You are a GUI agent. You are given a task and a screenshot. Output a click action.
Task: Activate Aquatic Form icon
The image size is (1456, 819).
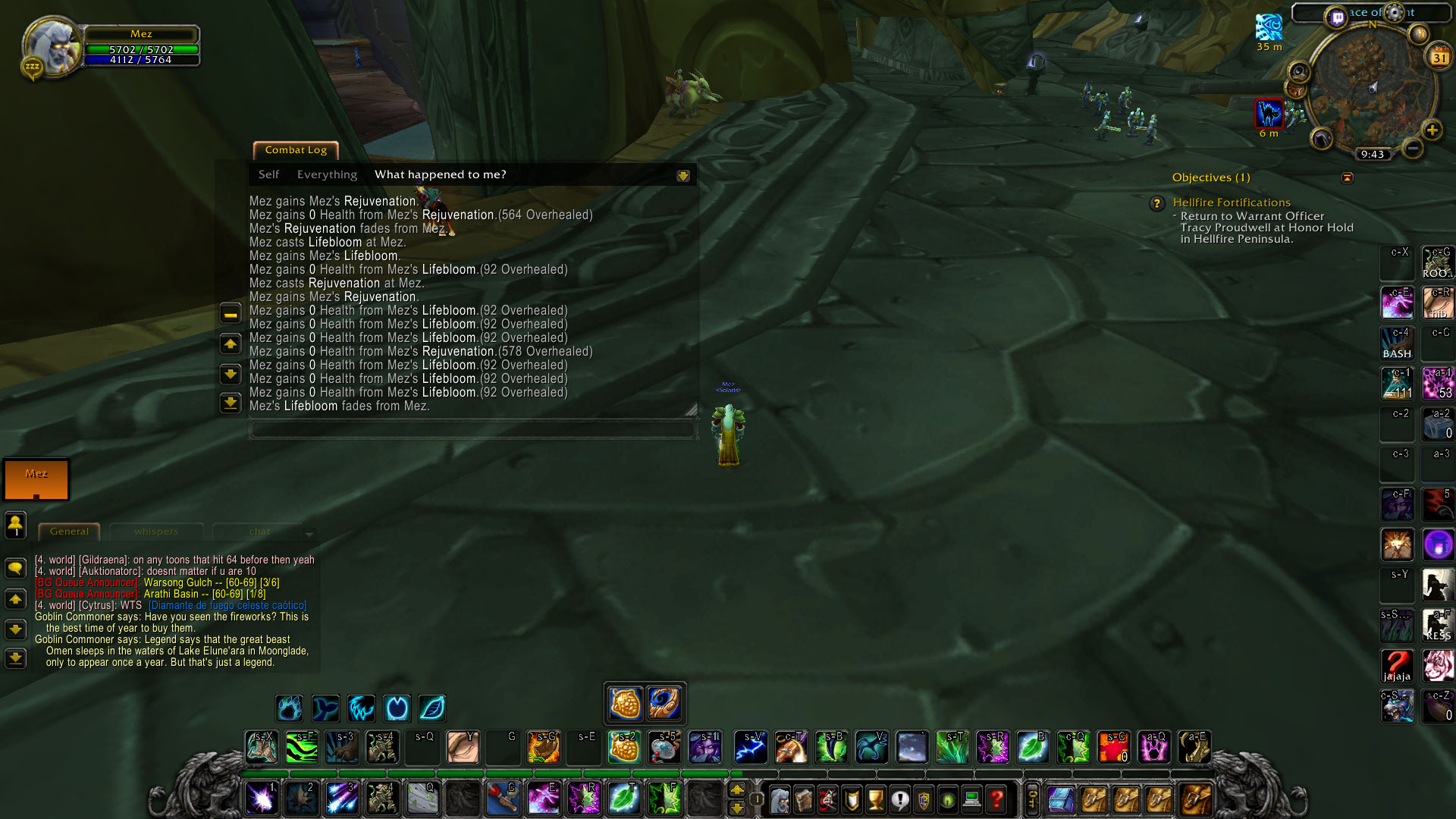(325, 708)
